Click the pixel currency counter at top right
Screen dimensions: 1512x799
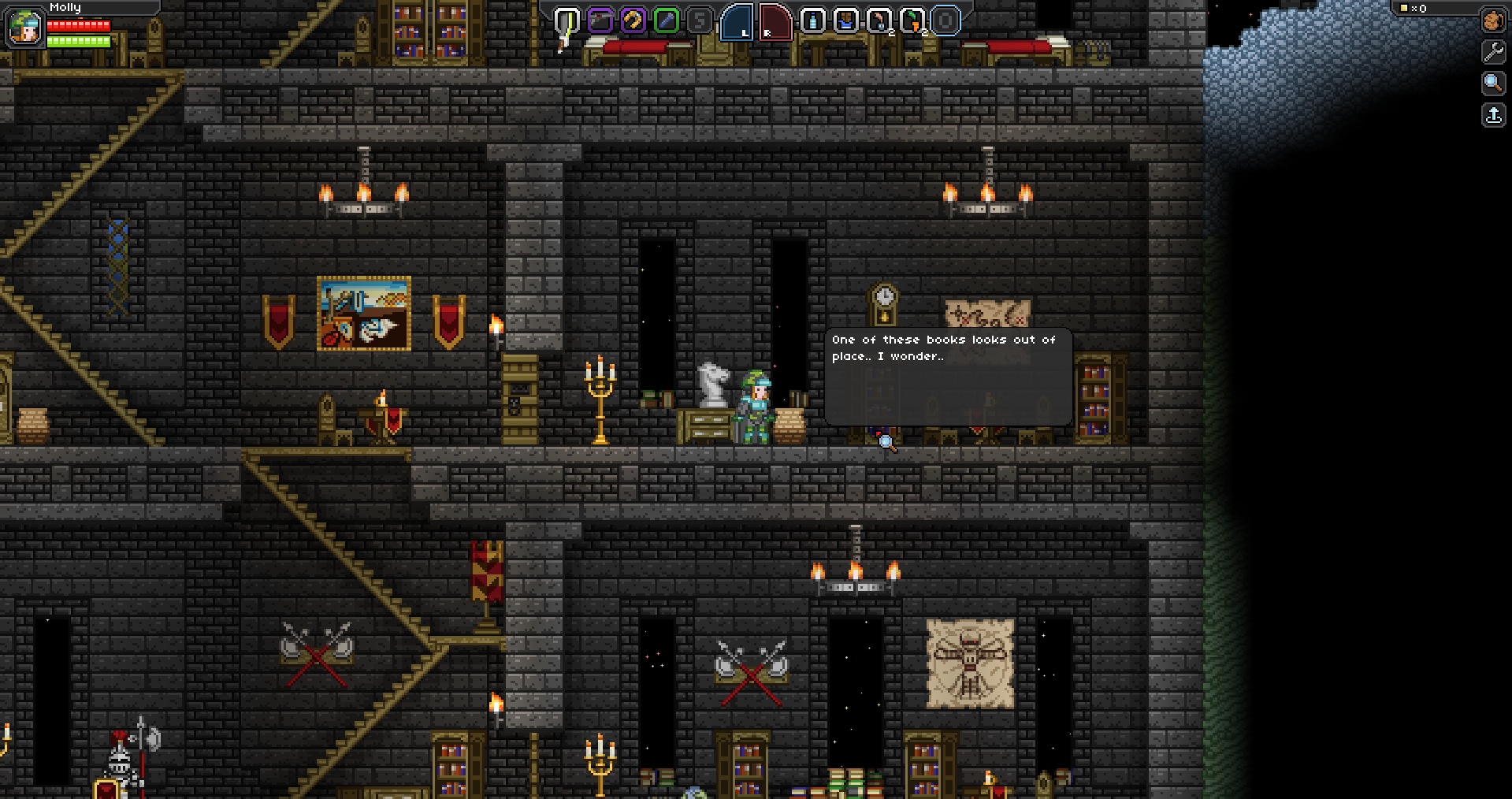pos(1413,9)
